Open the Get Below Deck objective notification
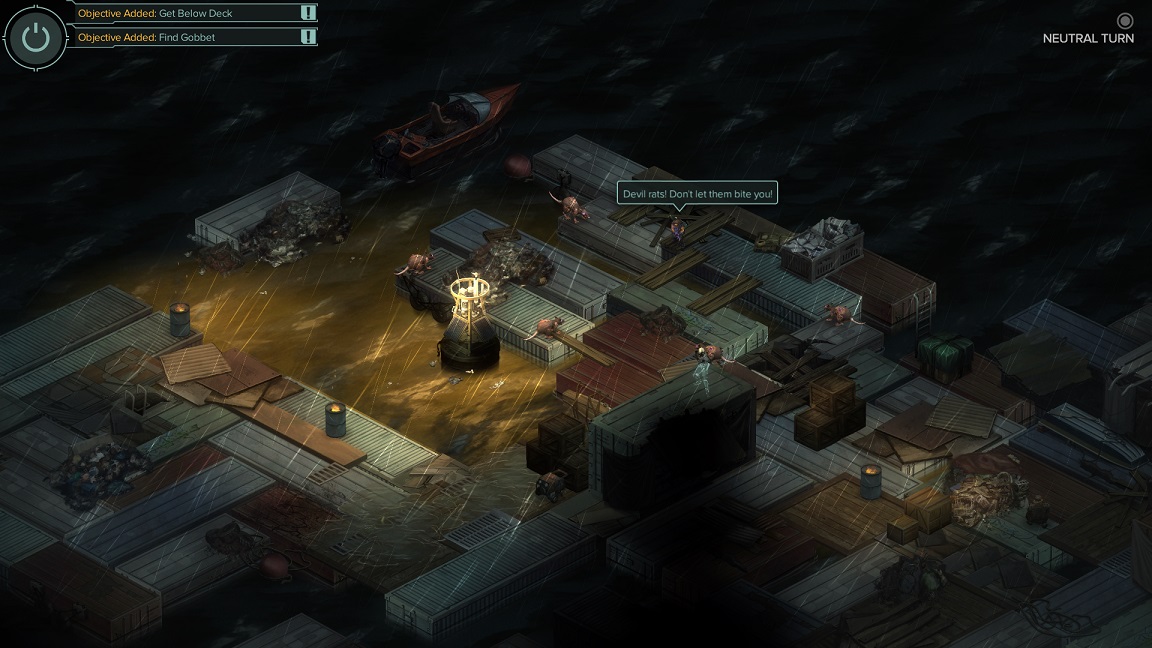1152x648 pixels. pyautogui.click(x=185, y=13)
